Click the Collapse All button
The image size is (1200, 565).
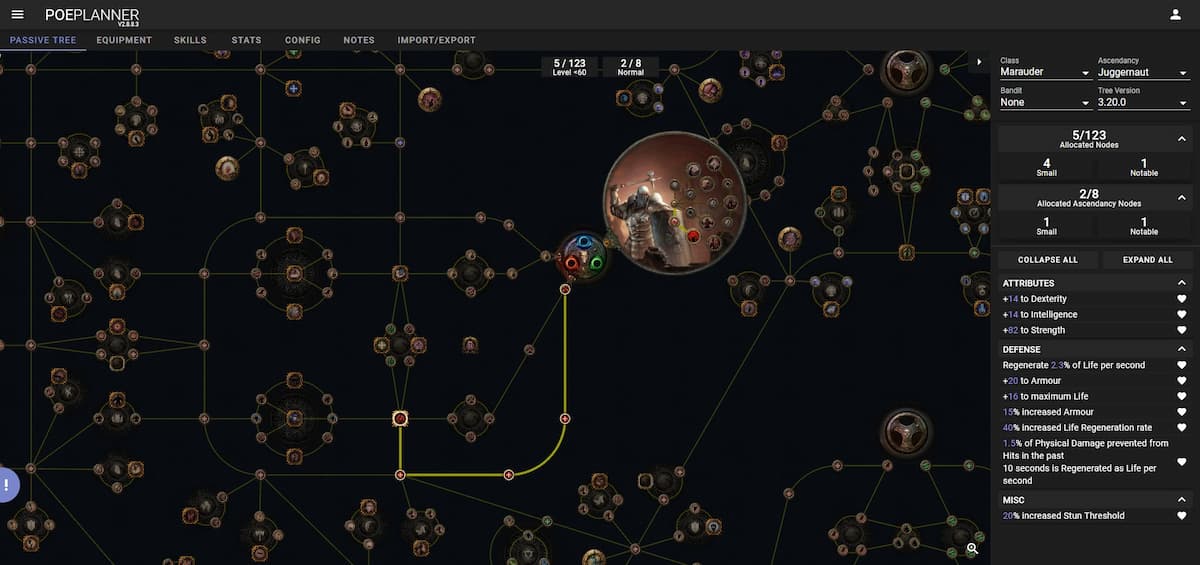point(1047,260)
